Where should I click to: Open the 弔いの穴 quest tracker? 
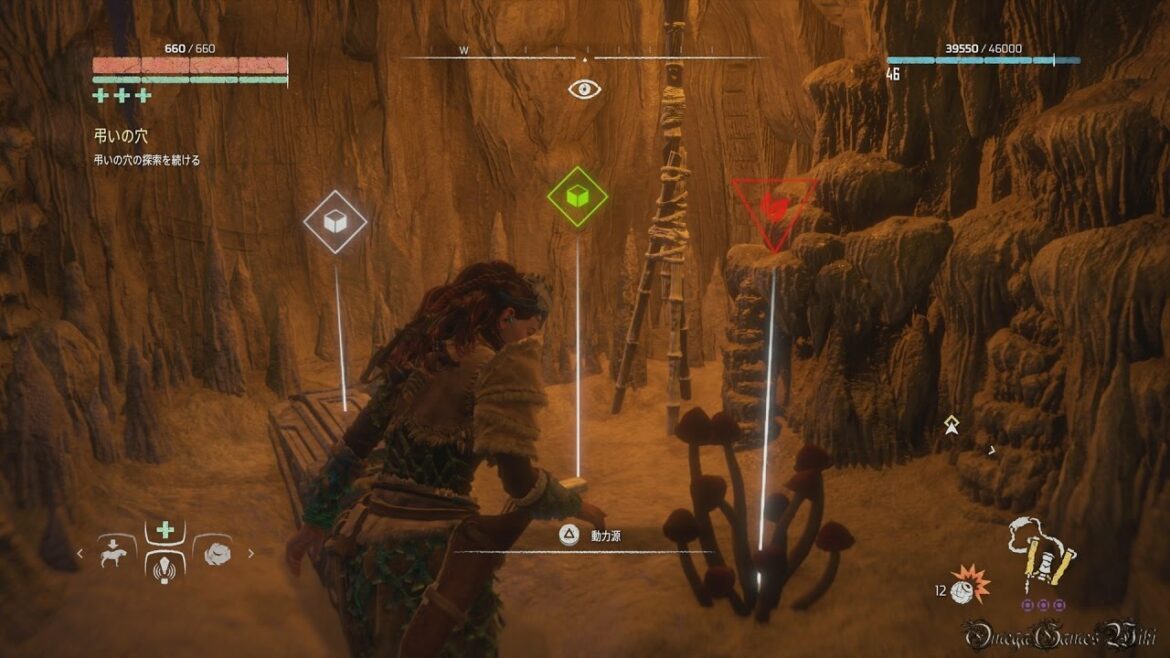click(120, 136)
